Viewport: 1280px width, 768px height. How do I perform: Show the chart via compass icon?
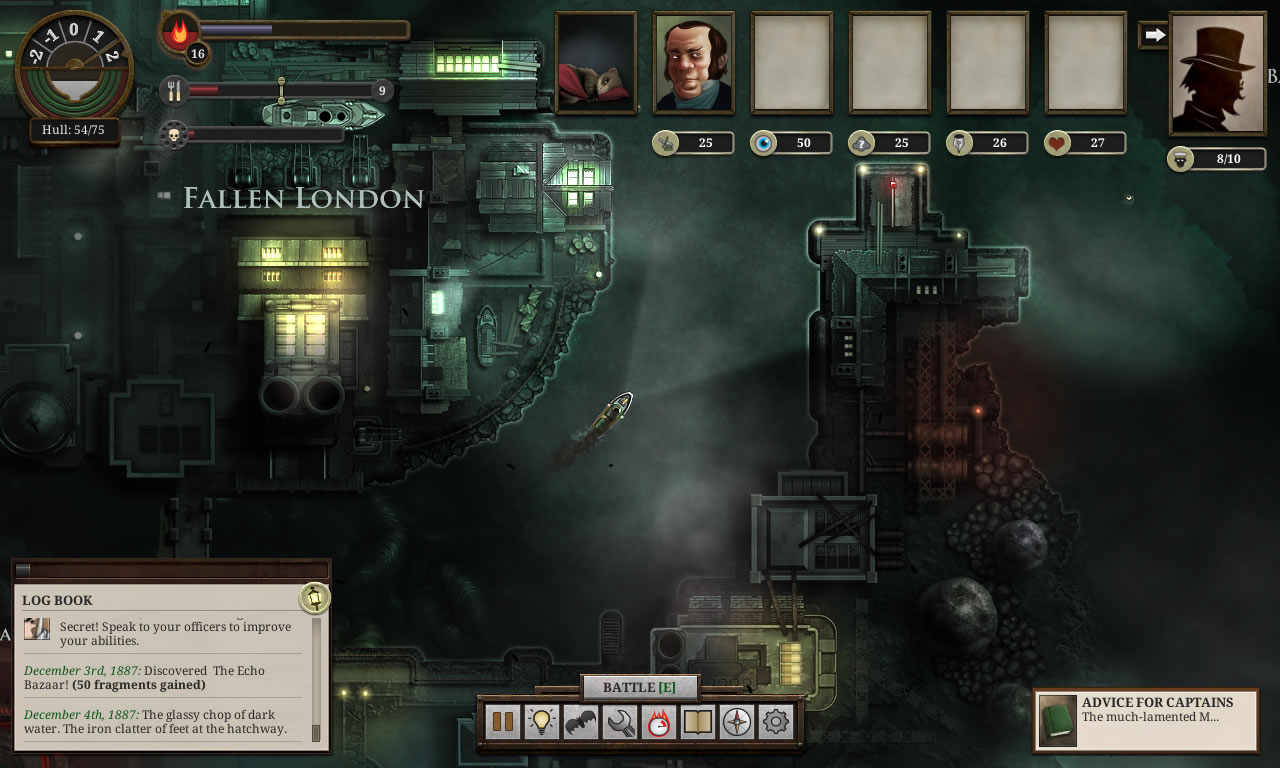[737, 722]
